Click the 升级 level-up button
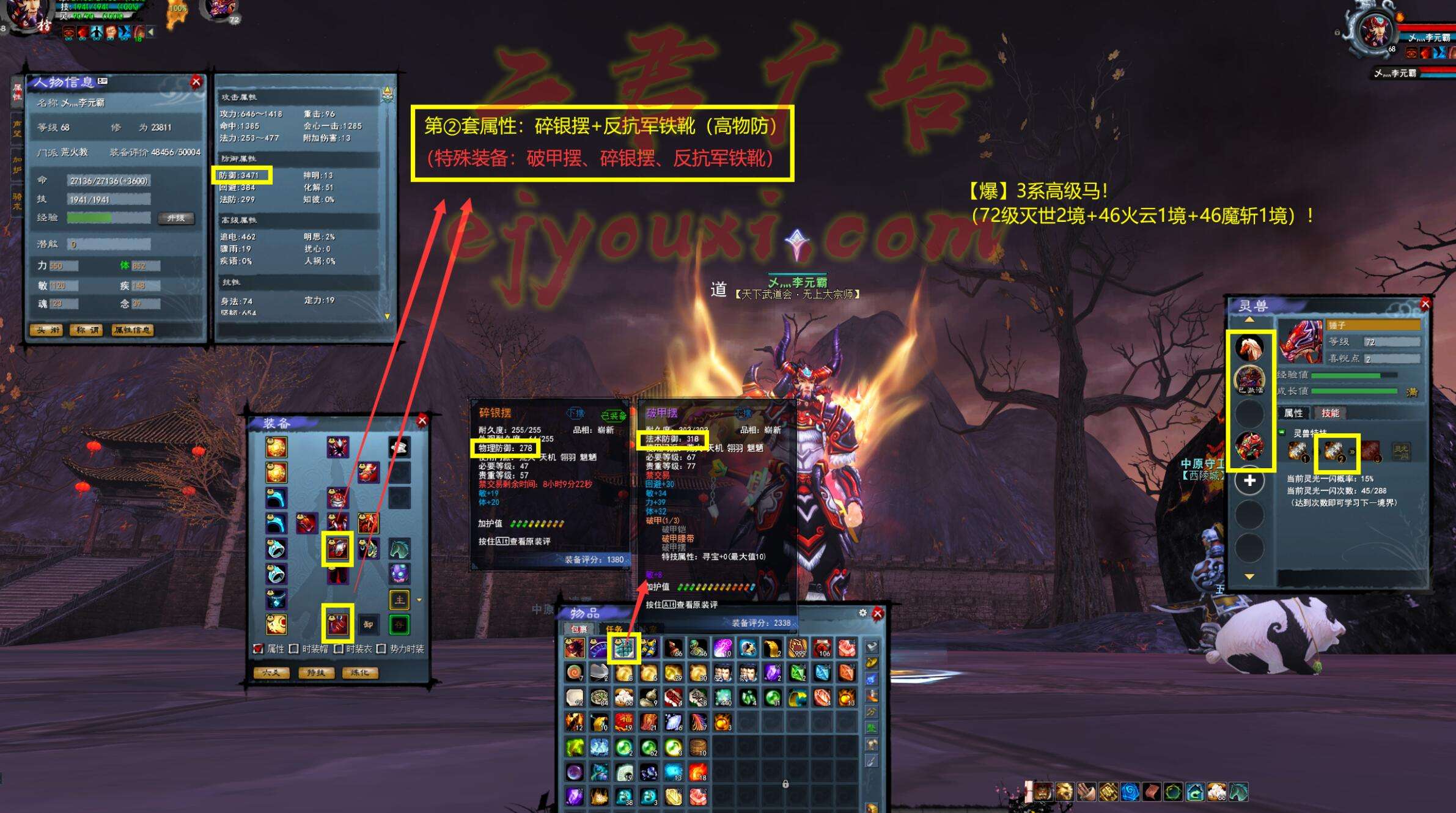Viewport: 1456px width, 813px height. 176,218
